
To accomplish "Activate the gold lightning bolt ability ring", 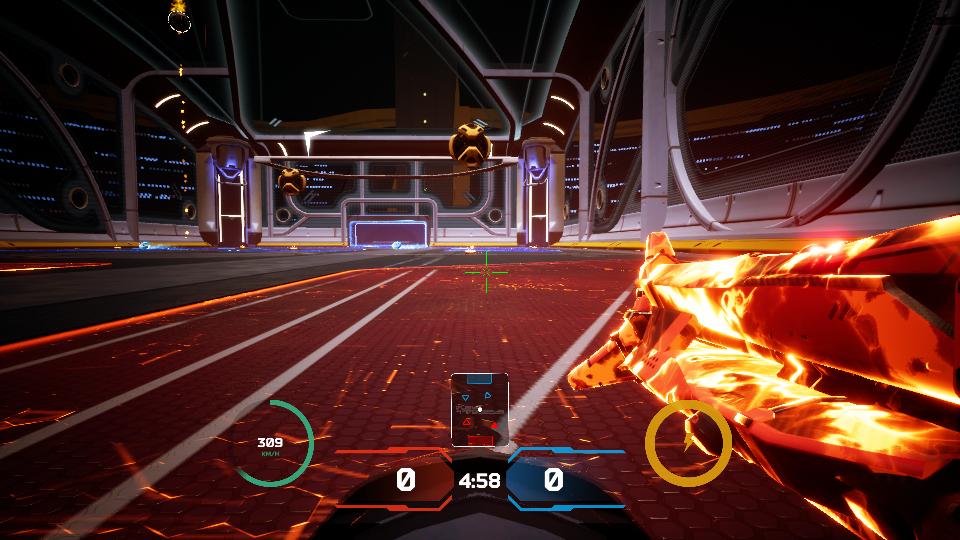I will click(687, 443).
